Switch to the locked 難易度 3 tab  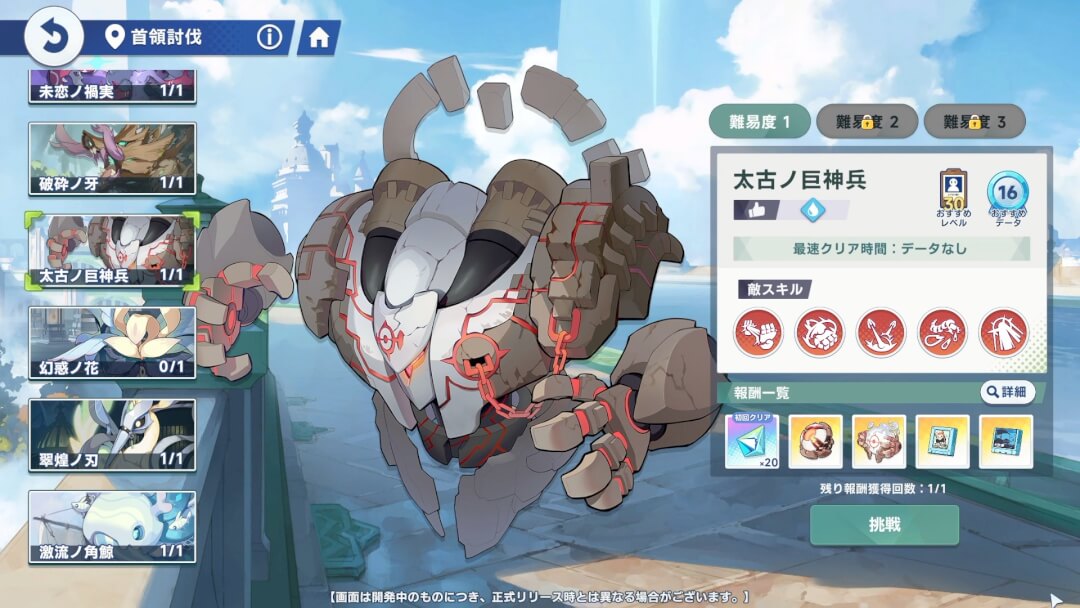[x=974, y=122]
